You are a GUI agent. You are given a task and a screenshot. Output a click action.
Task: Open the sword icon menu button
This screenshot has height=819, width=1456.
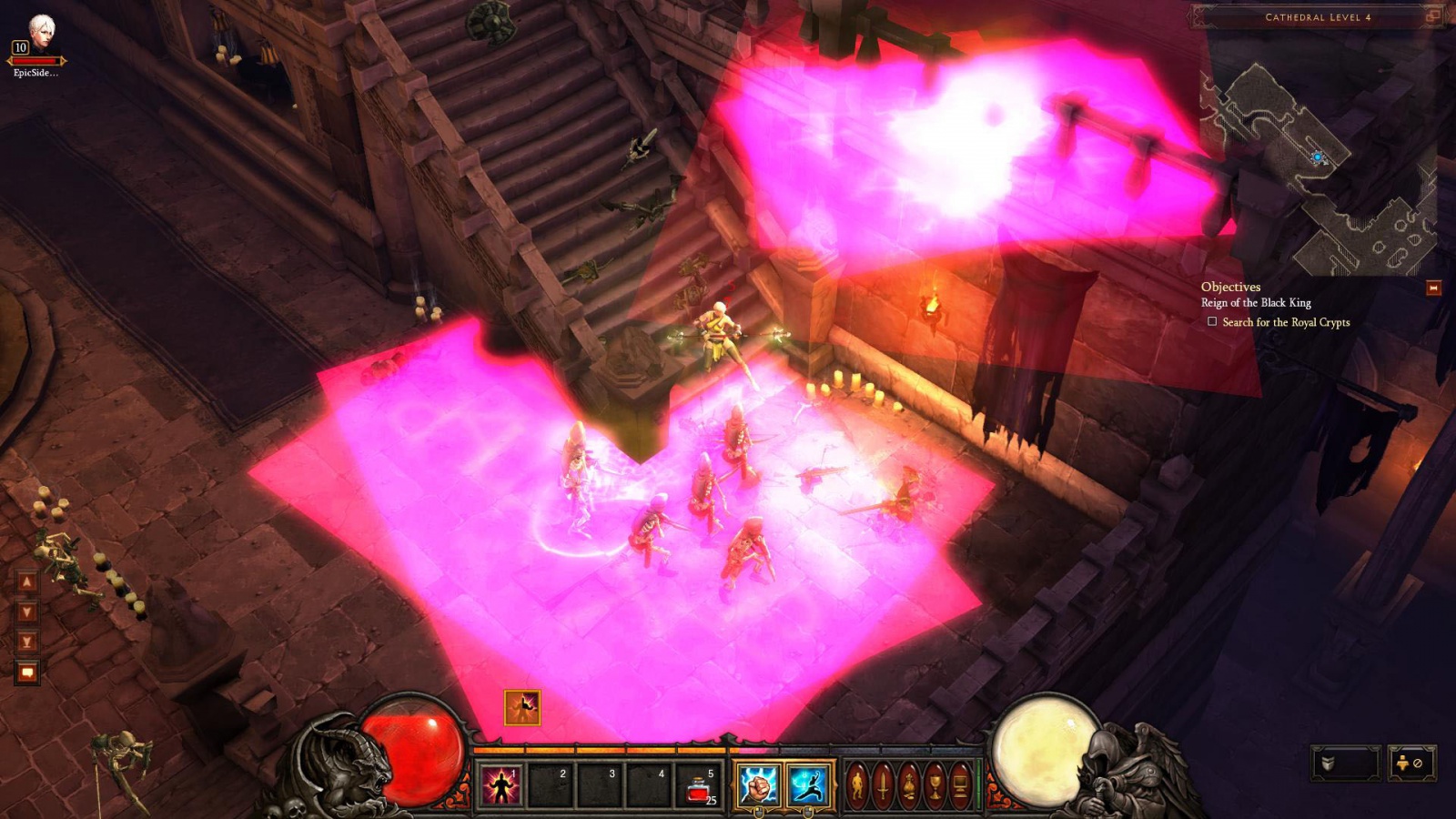coord(883,784)
